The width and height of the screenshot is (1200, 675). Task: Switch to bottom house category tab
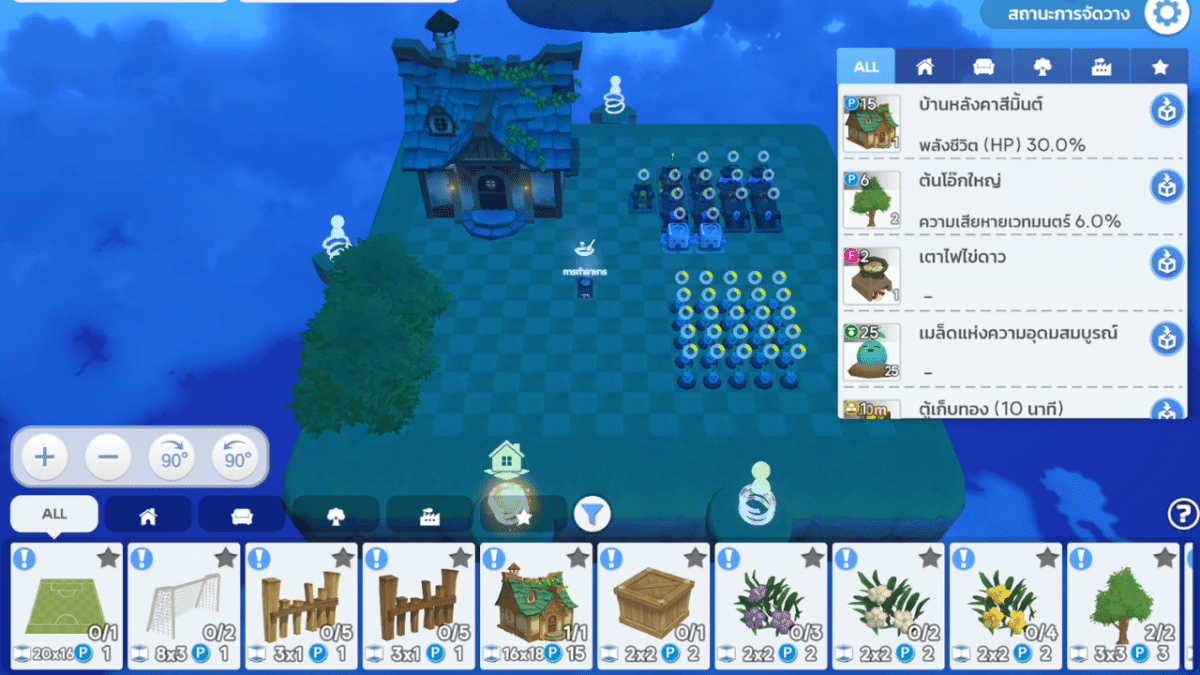click(148, 515)
